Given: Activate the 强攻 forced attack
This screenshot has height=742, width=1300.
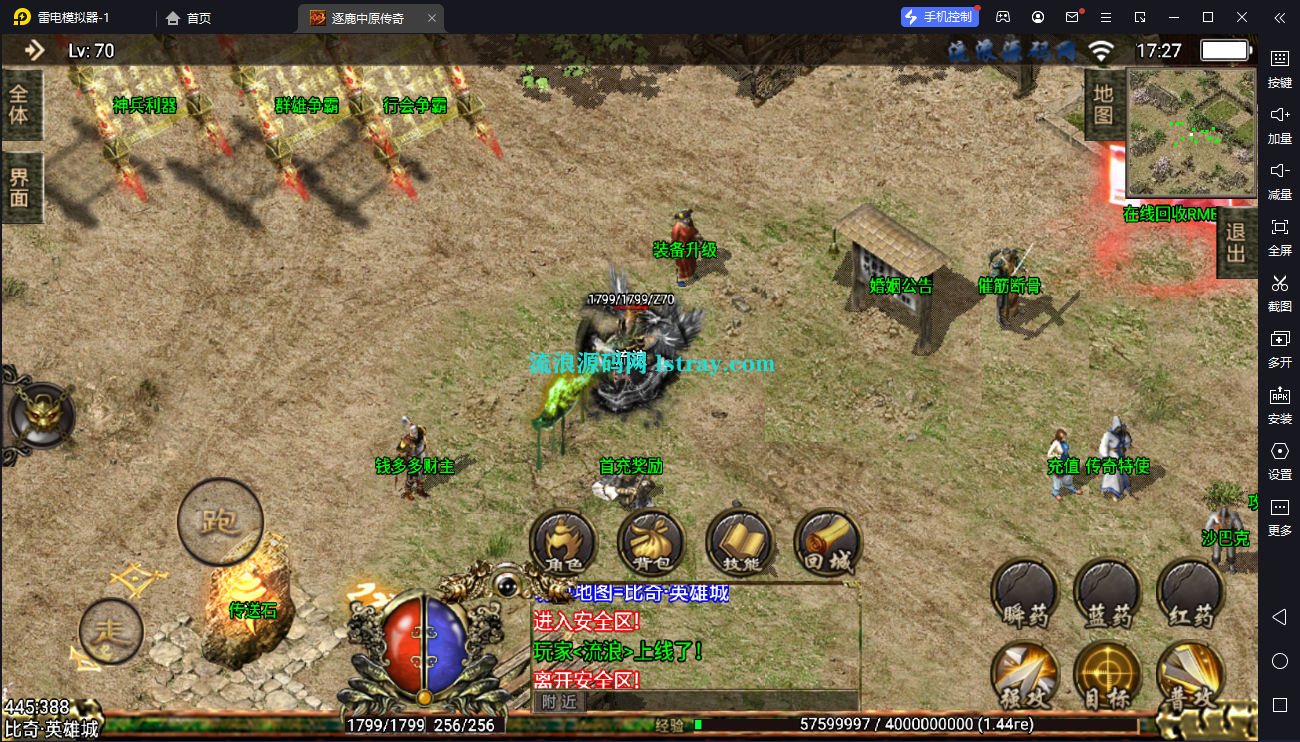Looking at the screenshot, I should [x=1025, y=675].
